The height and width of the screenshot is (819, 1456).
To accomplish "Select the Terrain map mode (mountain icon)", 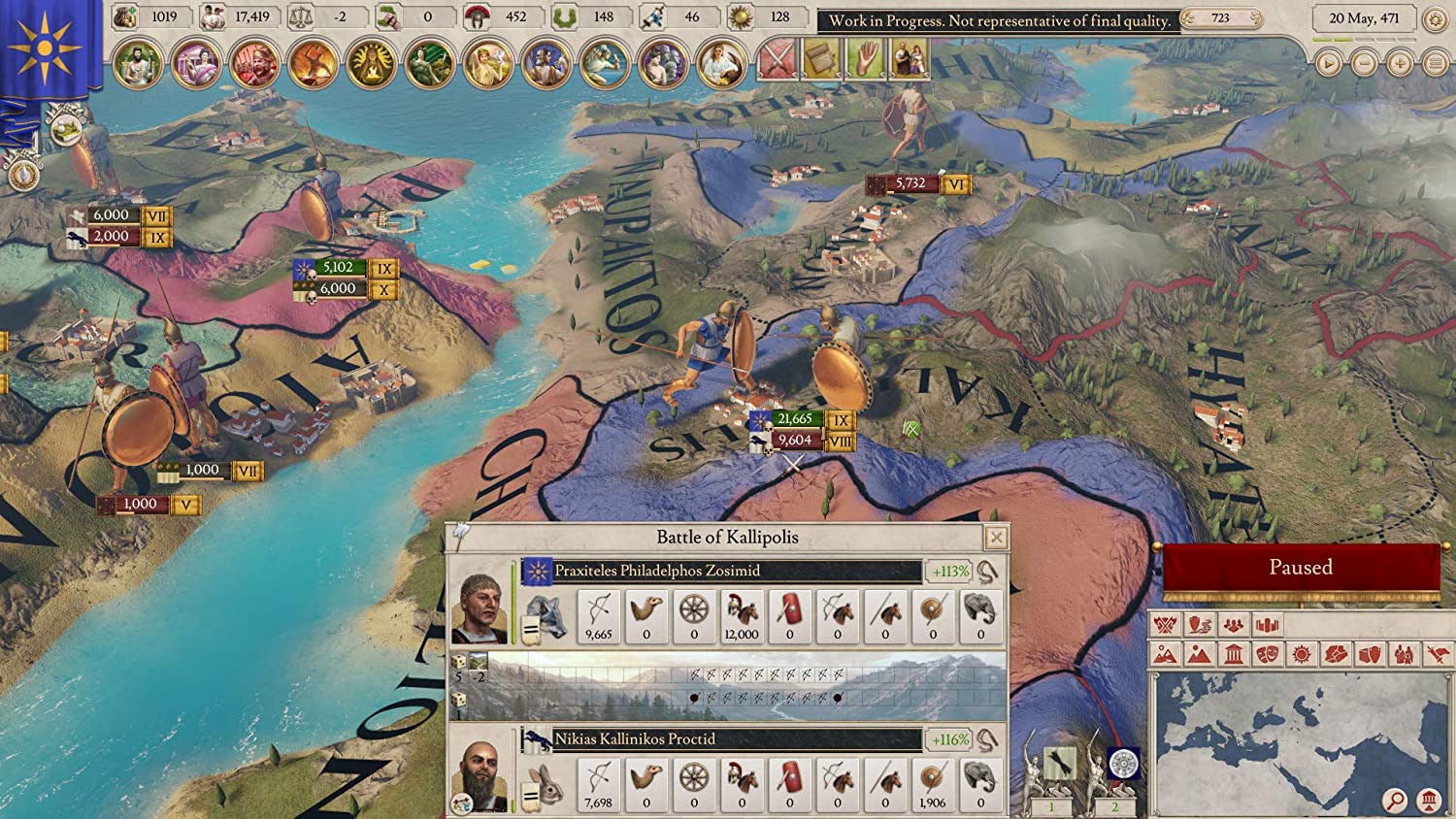I will pyautogui.click(x=1198, y=653).
